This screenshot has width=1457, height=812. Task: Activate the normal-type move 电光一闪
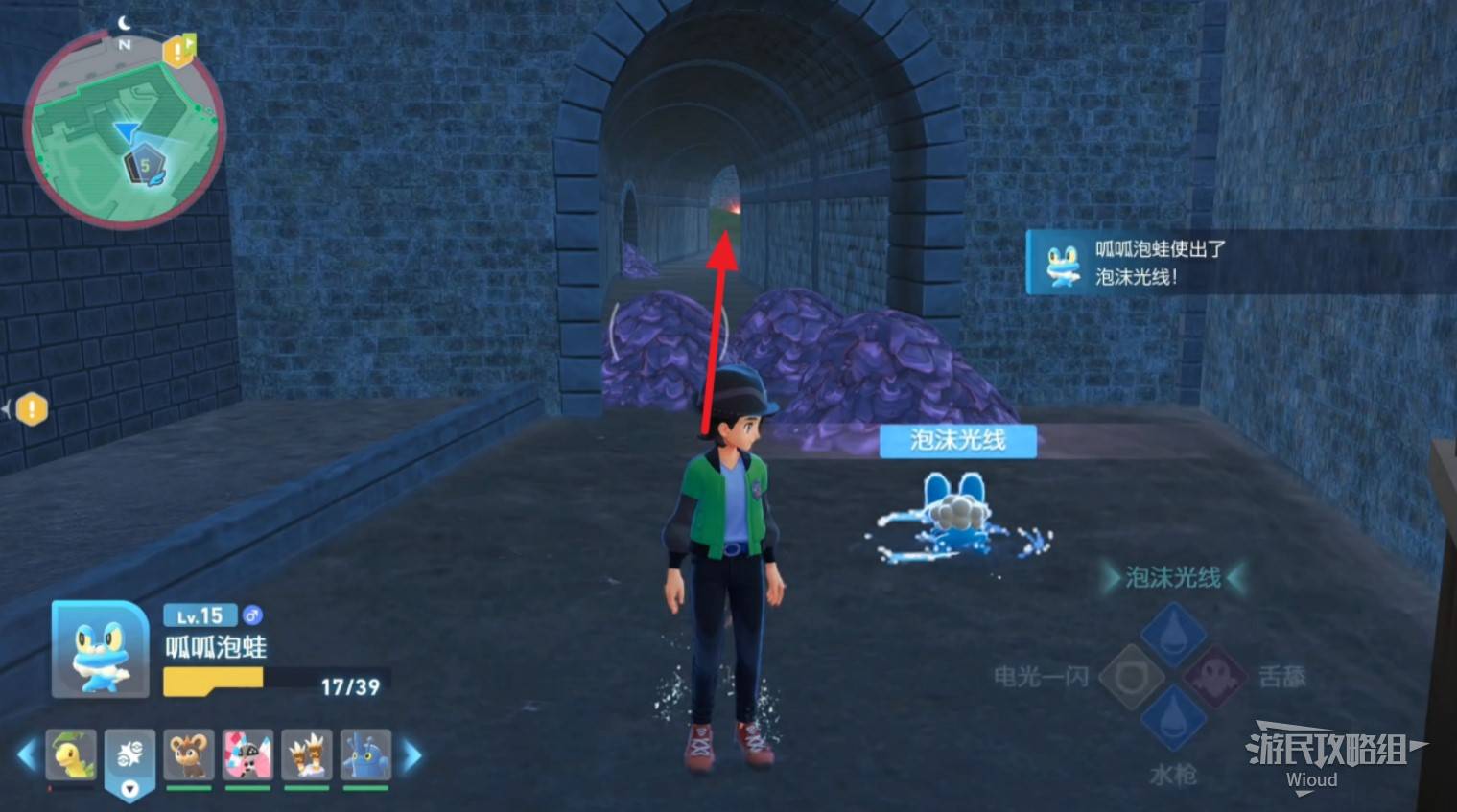pyautogui.click(x=1130, y=677)
